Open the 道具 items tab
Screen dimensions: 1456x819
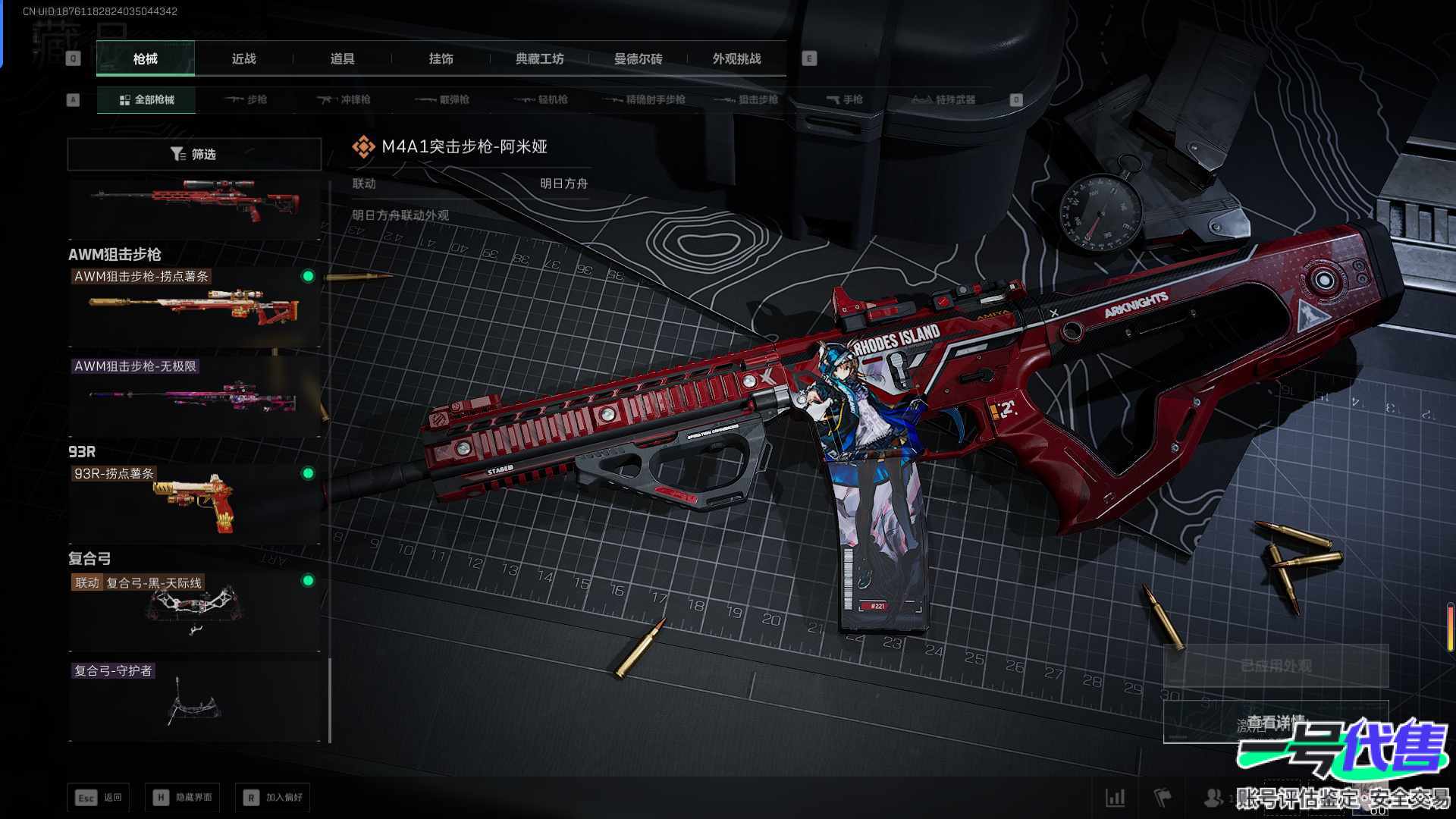342,58
